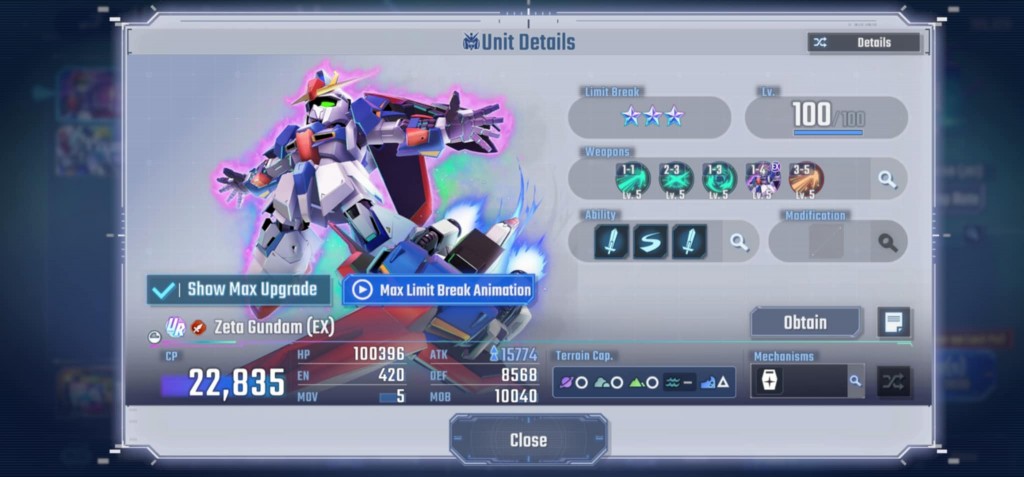
Task: Select the wave-shaped ability icon
Action: tap(650, 241)
